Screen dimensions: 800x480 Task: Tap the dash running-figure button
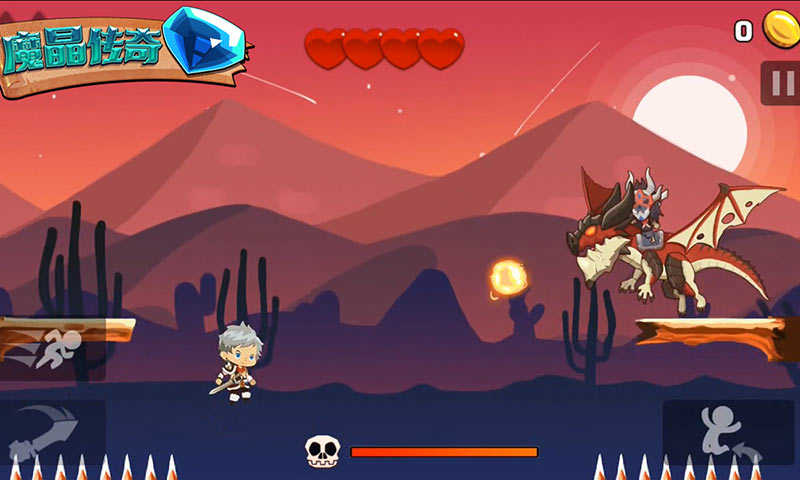tap(52, 349)
